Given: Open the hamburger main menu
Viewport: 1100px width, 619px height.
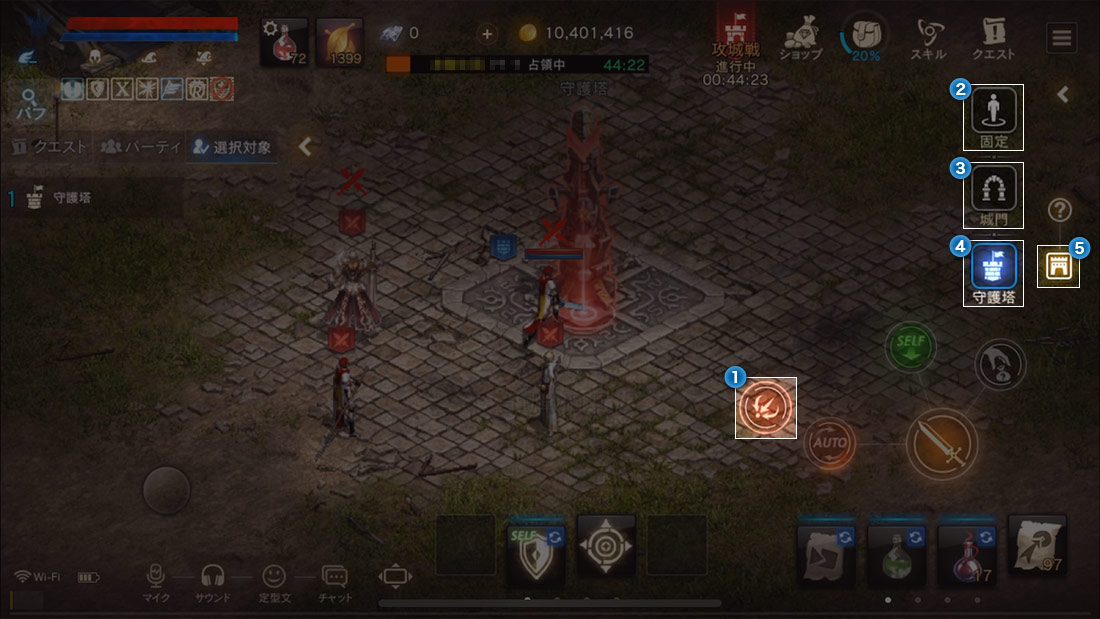Looking at the screenshot, I should [x=1061, y=38].
